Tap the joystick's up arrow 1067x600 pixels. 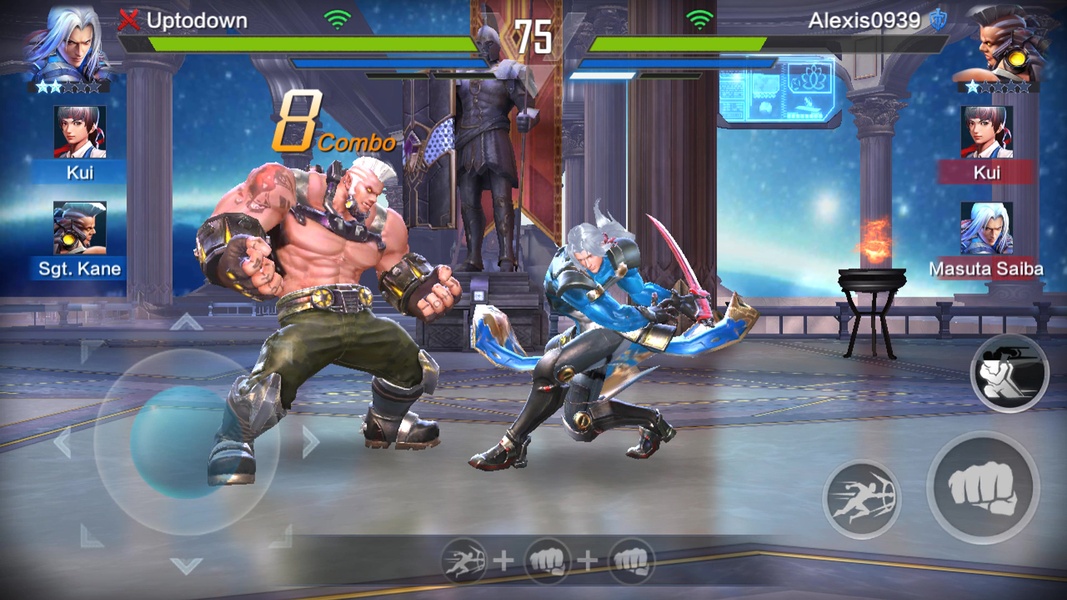(x=186, y=322)
